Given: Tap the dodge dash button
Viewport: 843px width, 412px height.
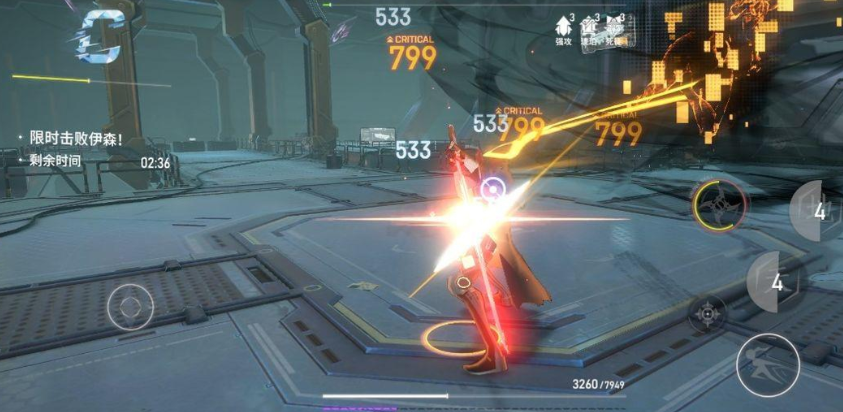Looking at the screenshot, I should [x=767, y=364].
